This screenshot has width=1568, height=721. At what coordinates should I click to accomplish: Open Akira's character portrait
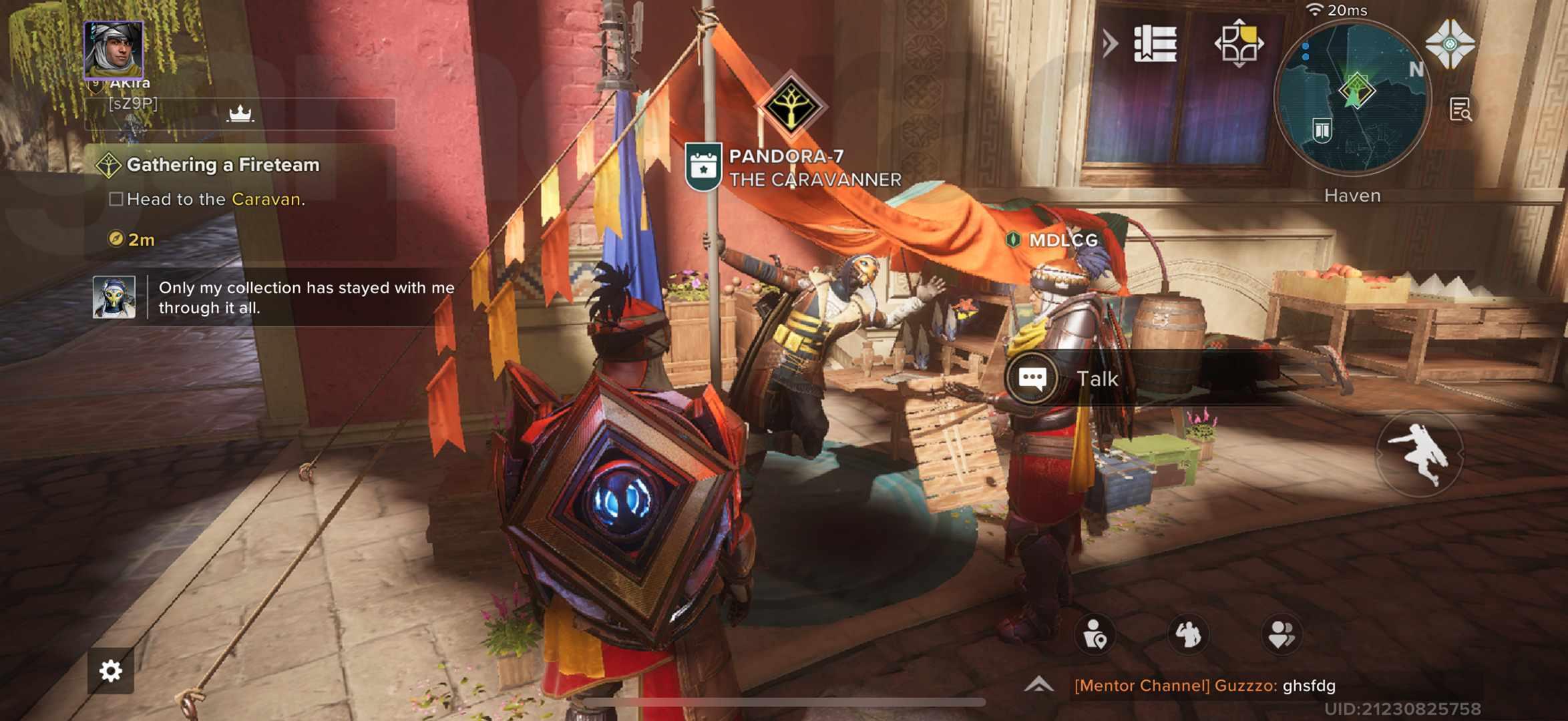click(114, 49)
